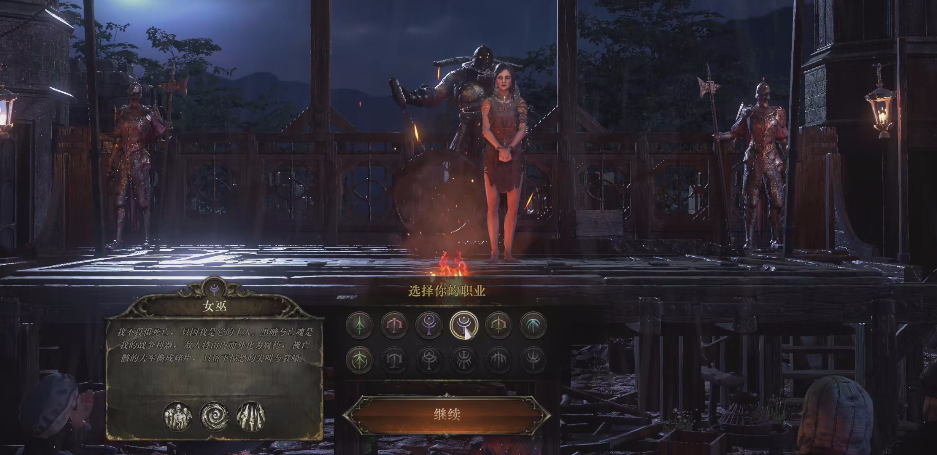Pick the pink-red class emblem
This screenshot has height=455, width=937.
(x=394, y=325)
